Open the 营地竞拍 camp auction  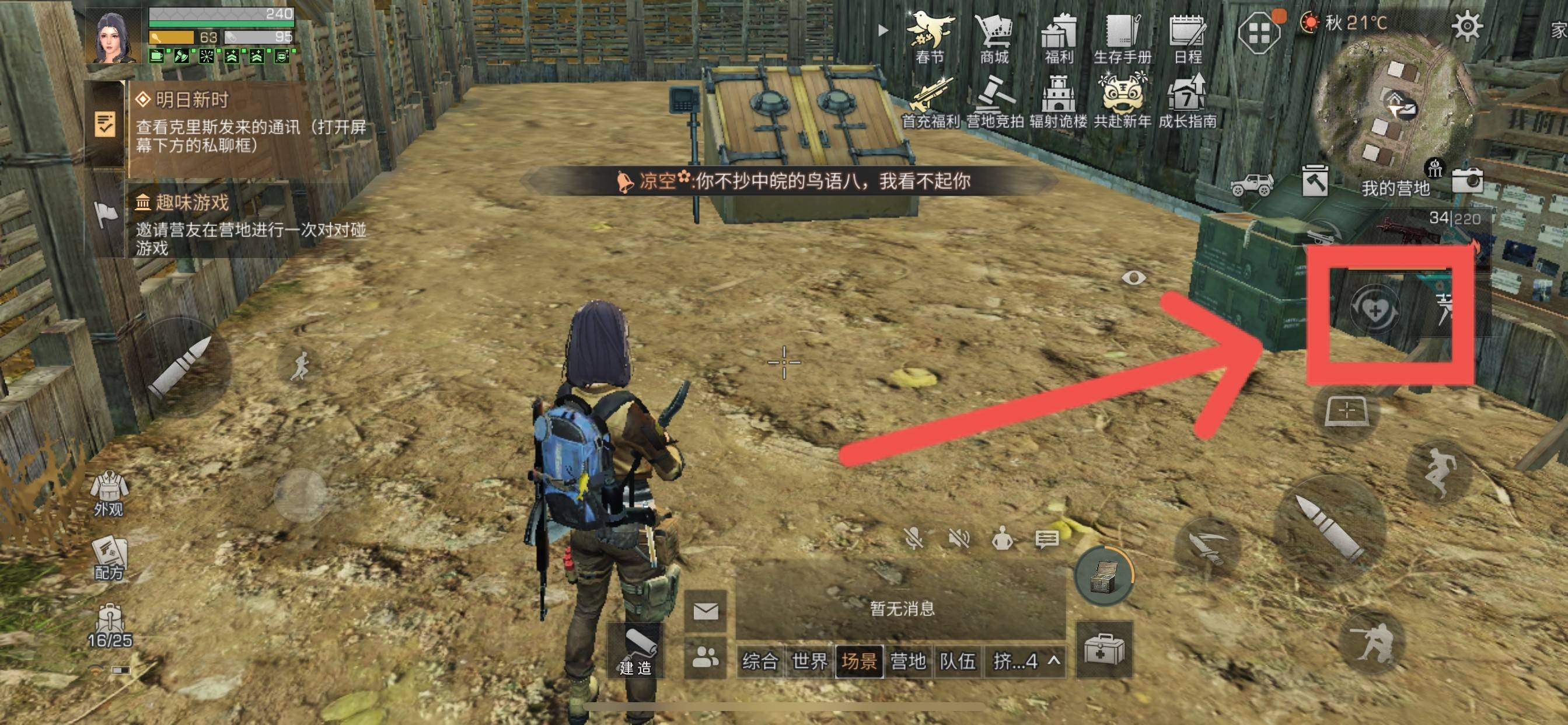tap(994, 102)
